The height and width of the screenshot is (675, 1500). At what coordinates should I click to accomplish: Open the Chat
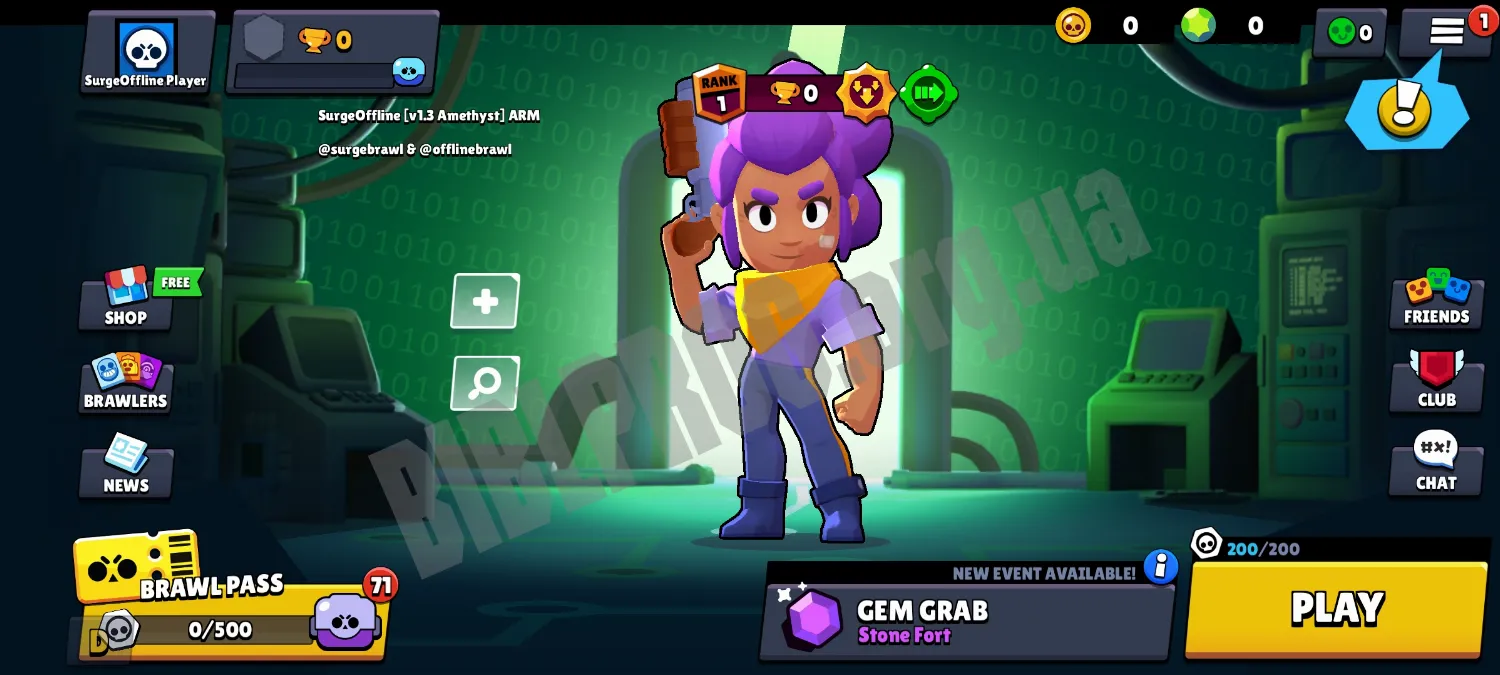pos(1436,464)
